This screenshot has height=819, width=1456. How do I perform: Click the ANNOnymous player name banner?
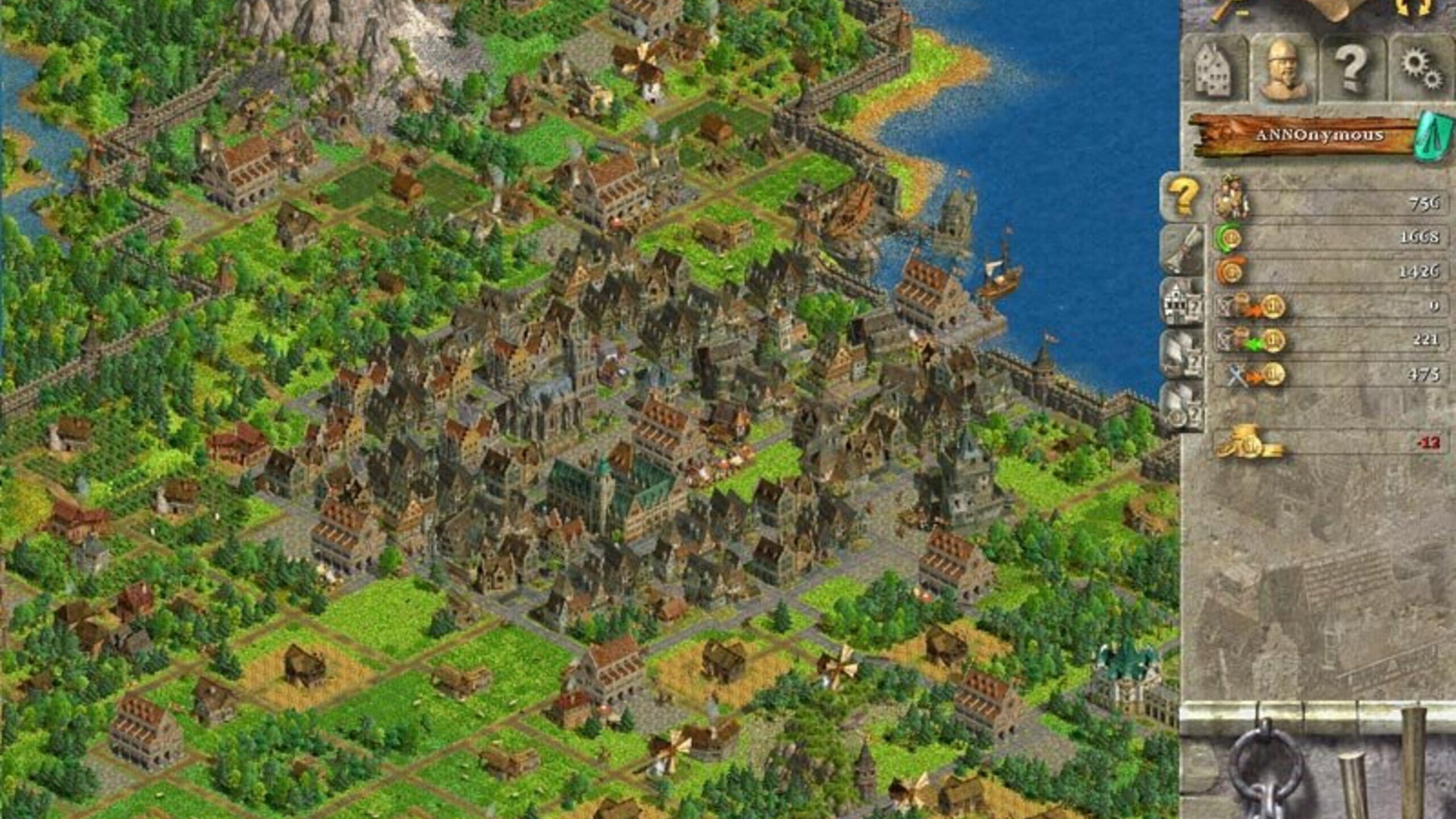pos(1319,134)
